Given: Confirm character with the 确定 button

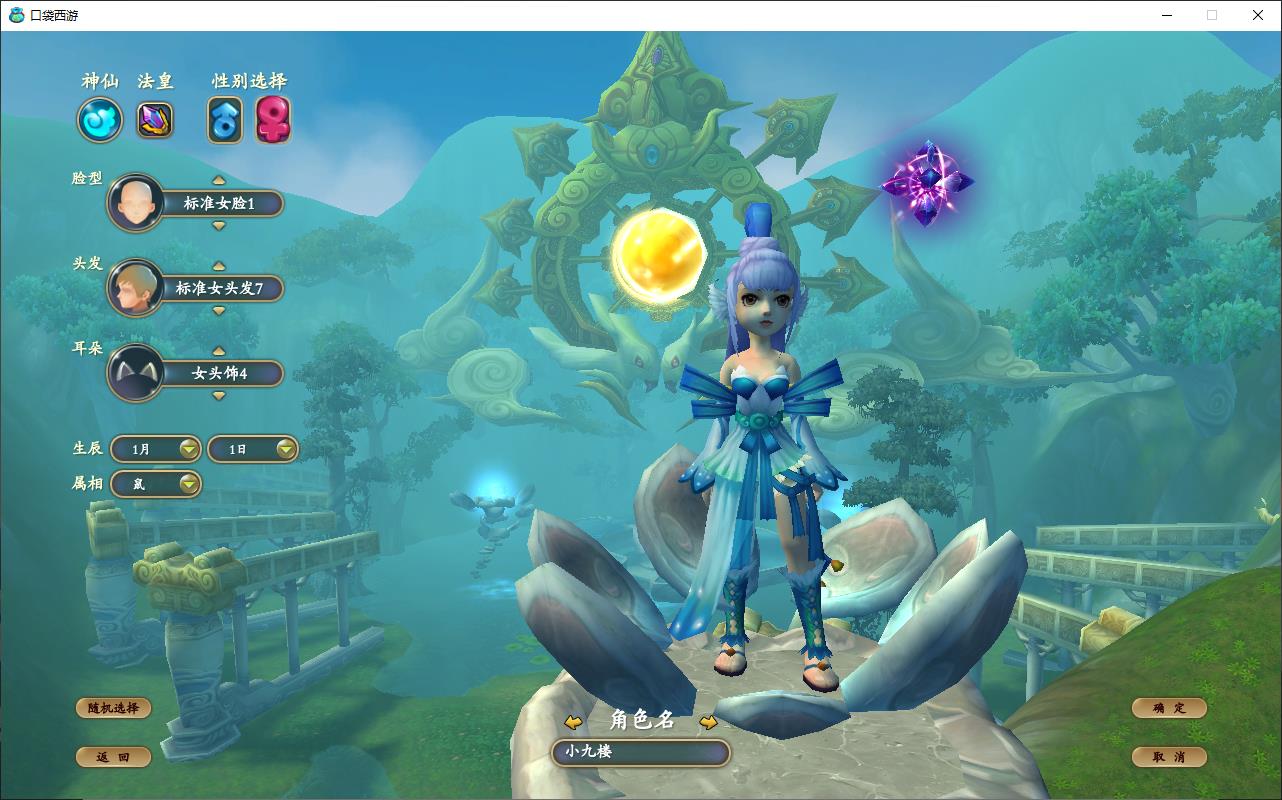Looking at the screenshot, I should point(1169,708).
